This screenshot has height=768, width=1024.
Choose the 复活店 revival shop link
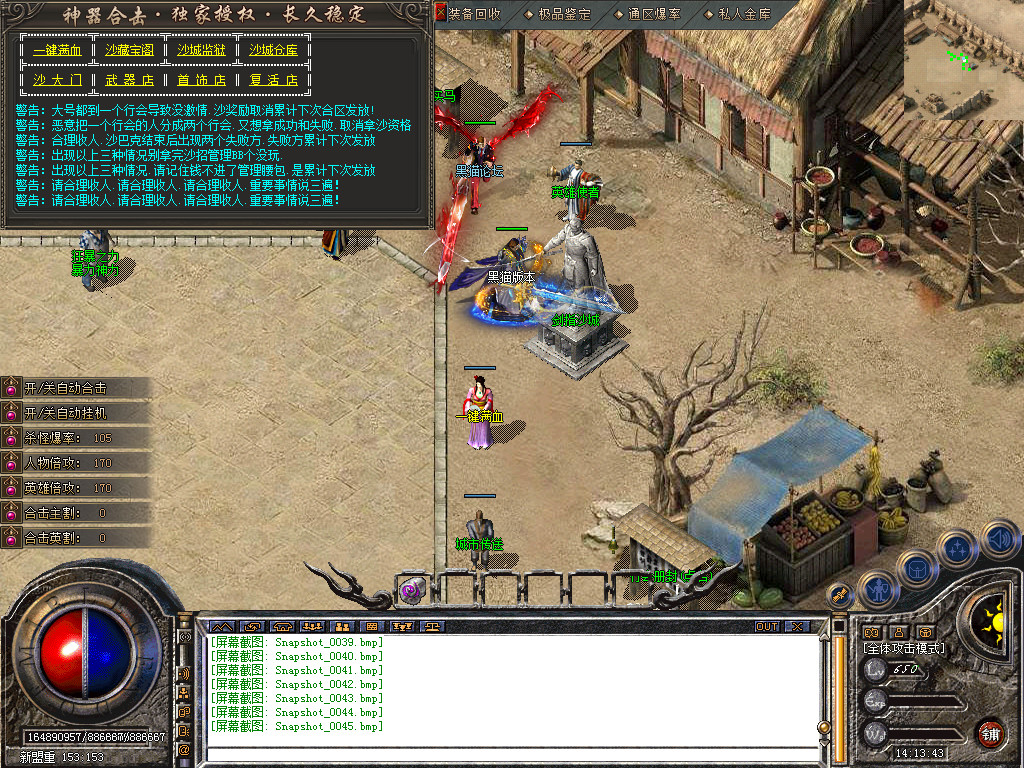[274, 80]
